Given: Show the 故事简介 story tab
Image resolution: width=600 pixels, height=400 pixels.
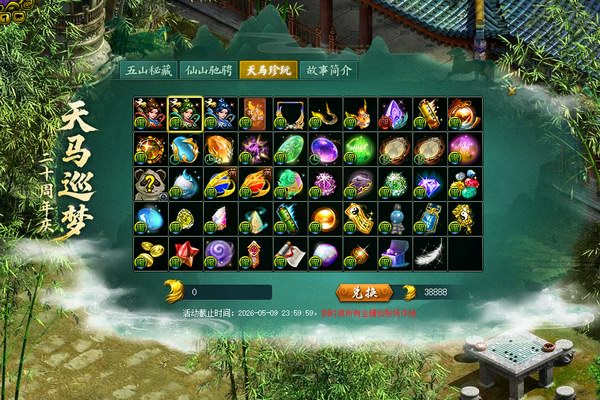Looking at the screenshot, I should [x=329, y=71].
